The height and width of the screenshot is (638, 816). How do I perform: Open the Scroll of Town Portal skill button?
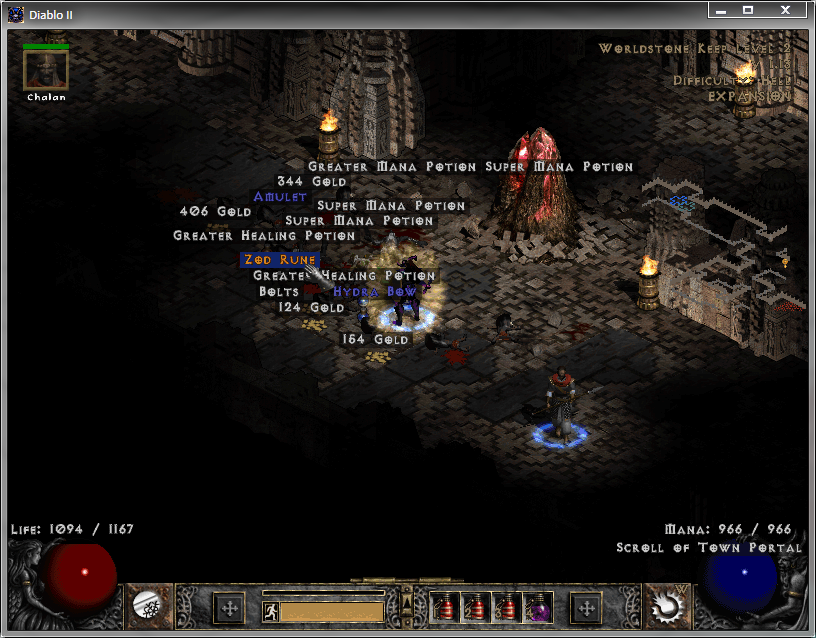point(665,604)
